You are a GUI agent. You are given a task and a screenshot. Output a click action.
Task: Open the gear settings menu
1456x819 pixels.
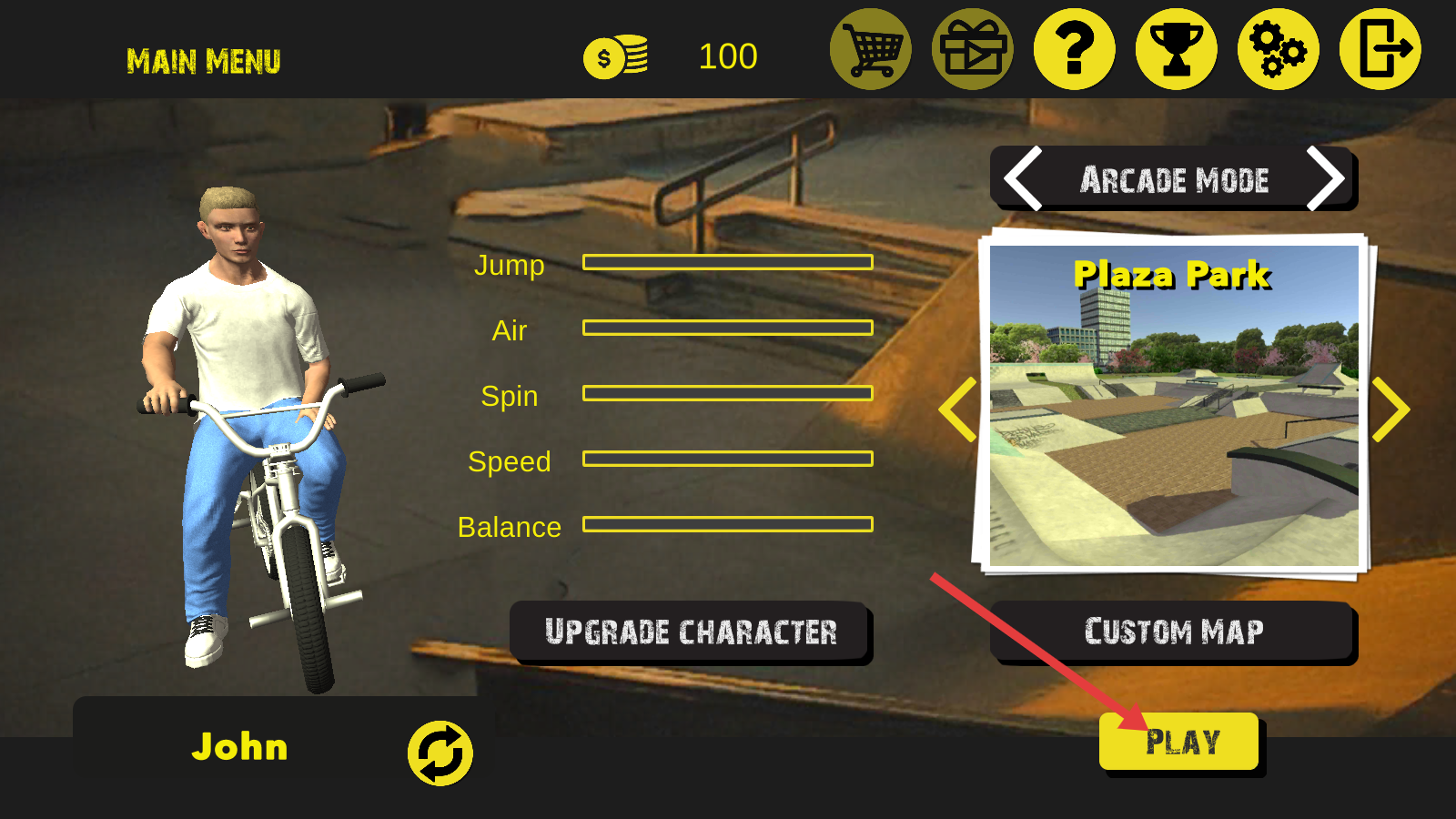1279,49
